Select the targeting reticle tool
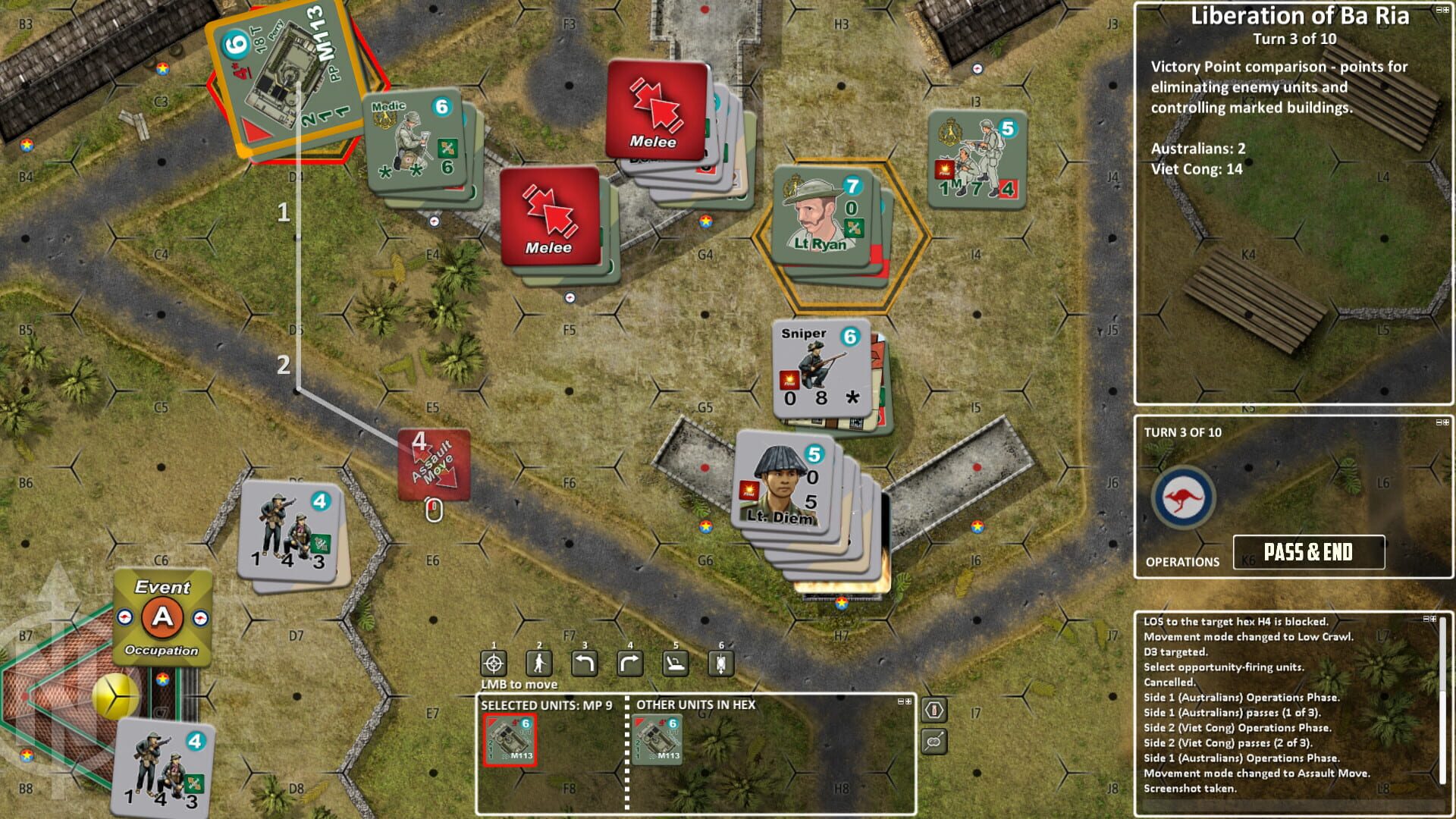This screenshot has height=819, width=1456. point(493,664)
